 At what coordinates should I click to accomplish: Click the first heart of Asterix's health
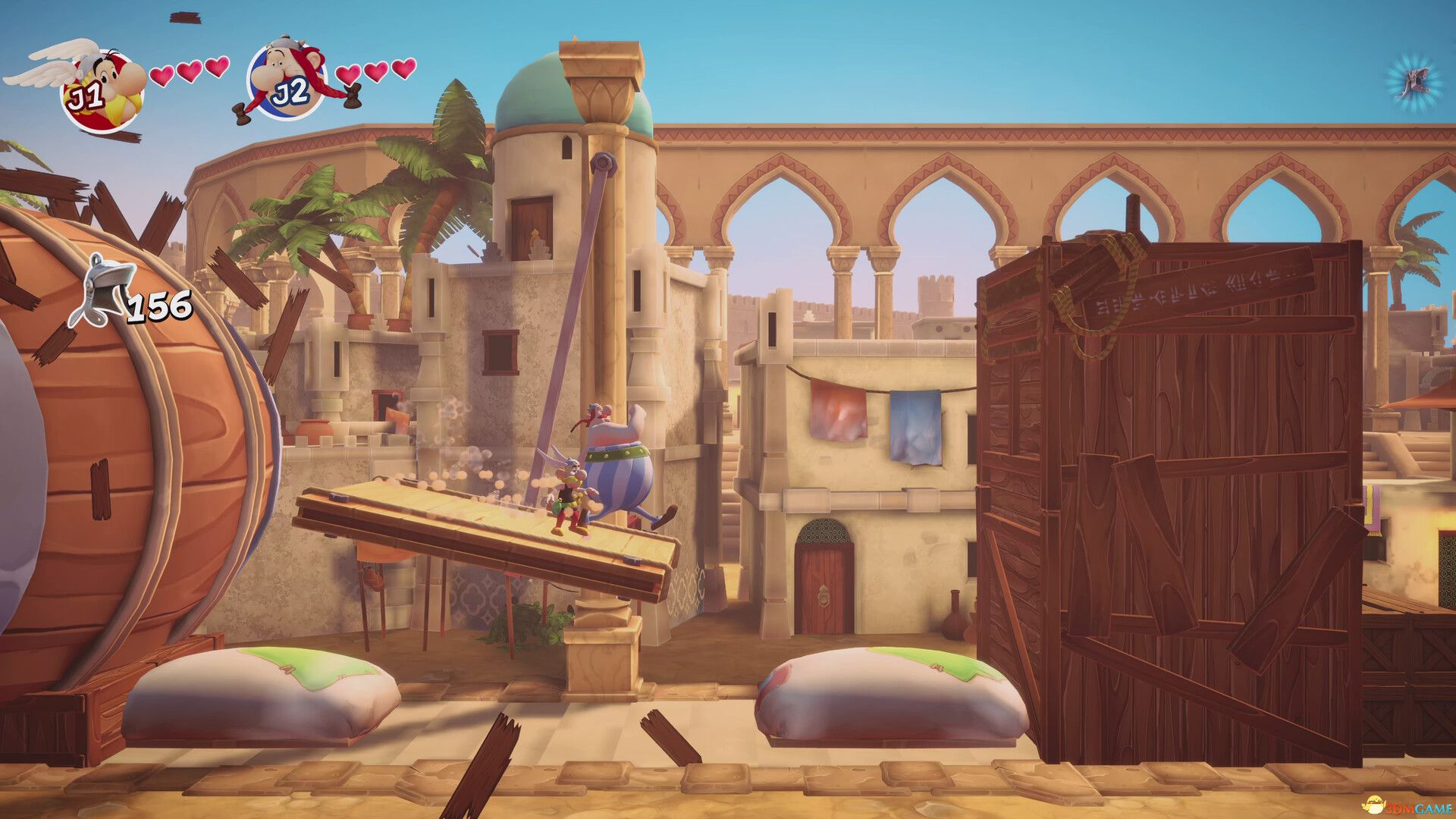coord(162,76)
